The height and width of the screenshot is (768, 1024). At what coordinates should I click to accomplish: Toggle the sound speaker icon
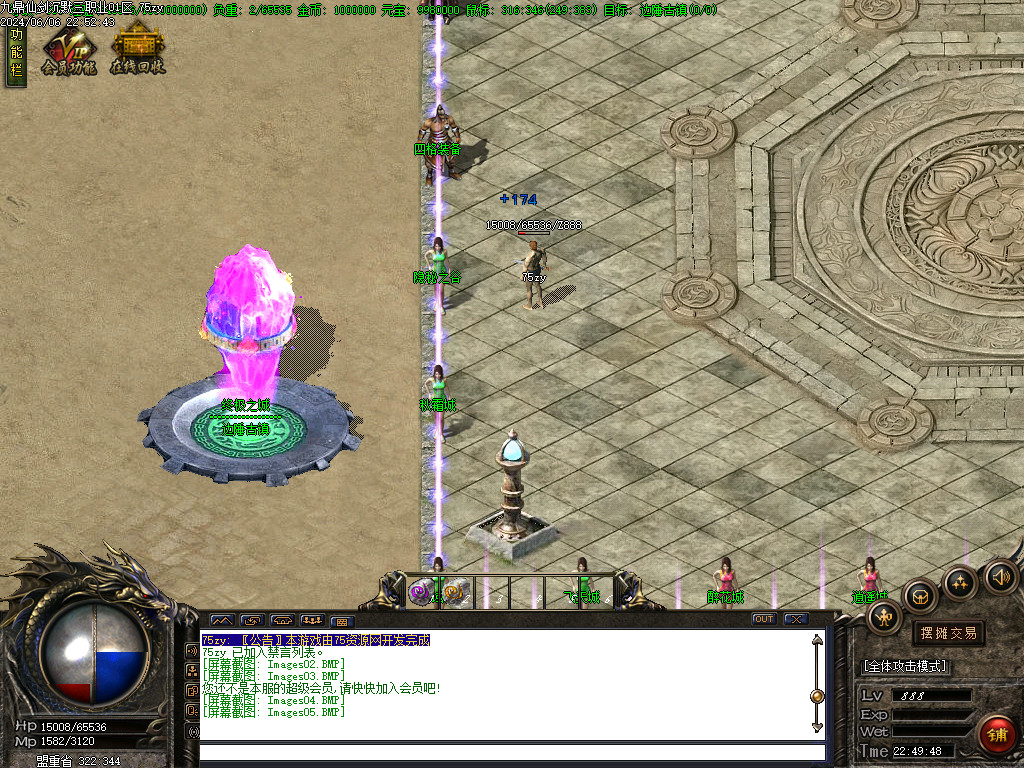1000,575
